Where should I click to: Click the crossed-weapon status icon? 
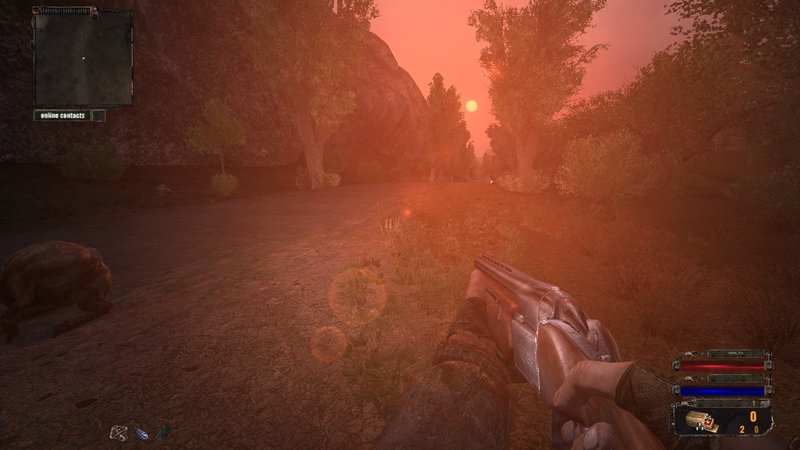tap(119, 432)
